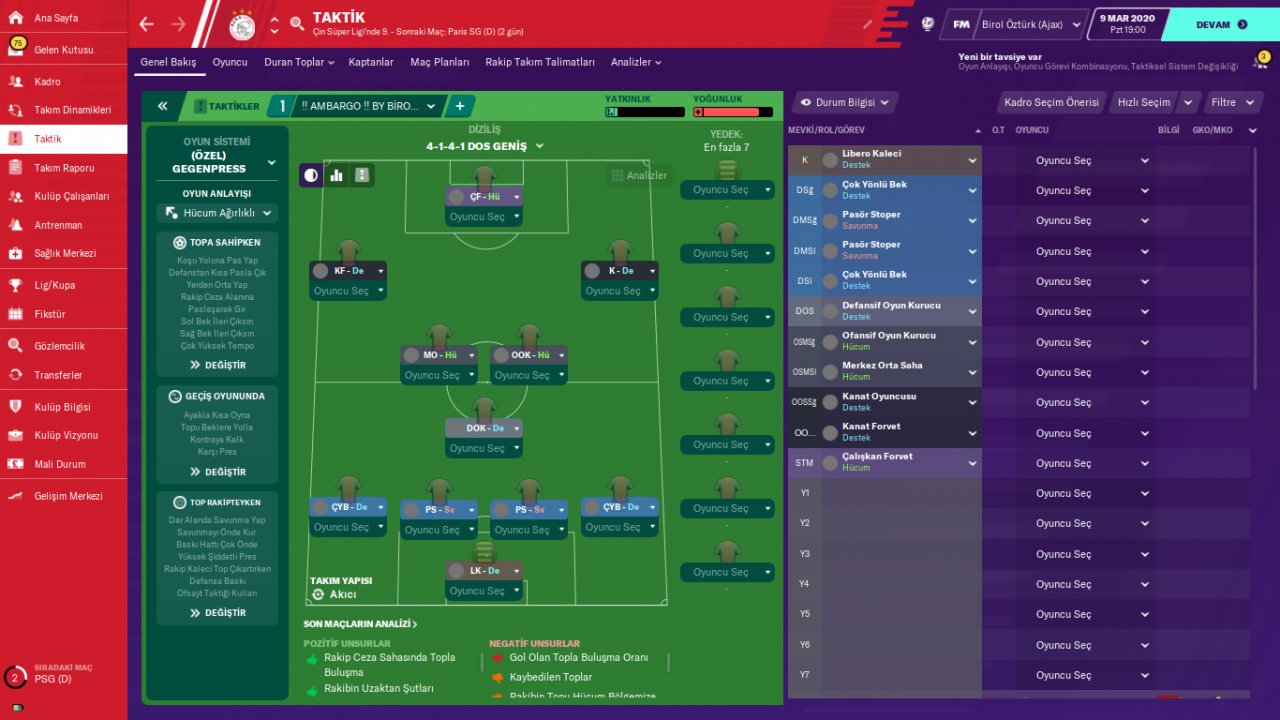Open the Duran Toplar dropdown tab
The height and width of the screenshot is (720, 1280).
click(298, 62)
